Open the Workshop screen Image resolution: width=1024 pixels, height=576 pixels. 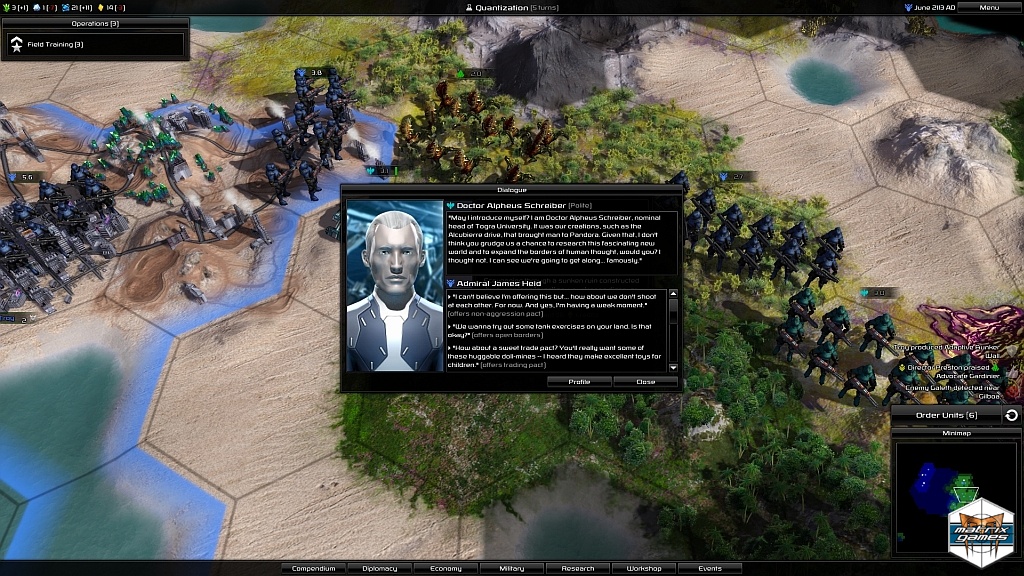click(643, 568)
